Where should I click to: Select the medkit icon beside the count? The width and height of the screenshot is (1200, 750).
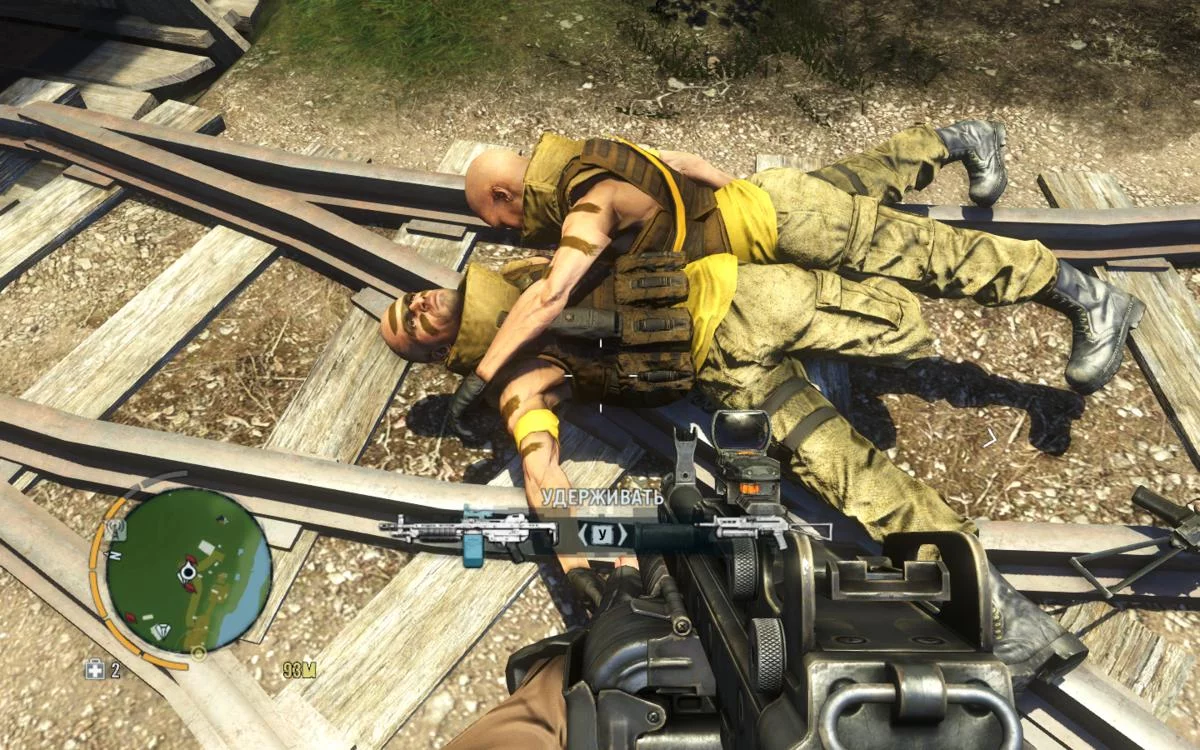pyautogui.click(x=94, y=670)
